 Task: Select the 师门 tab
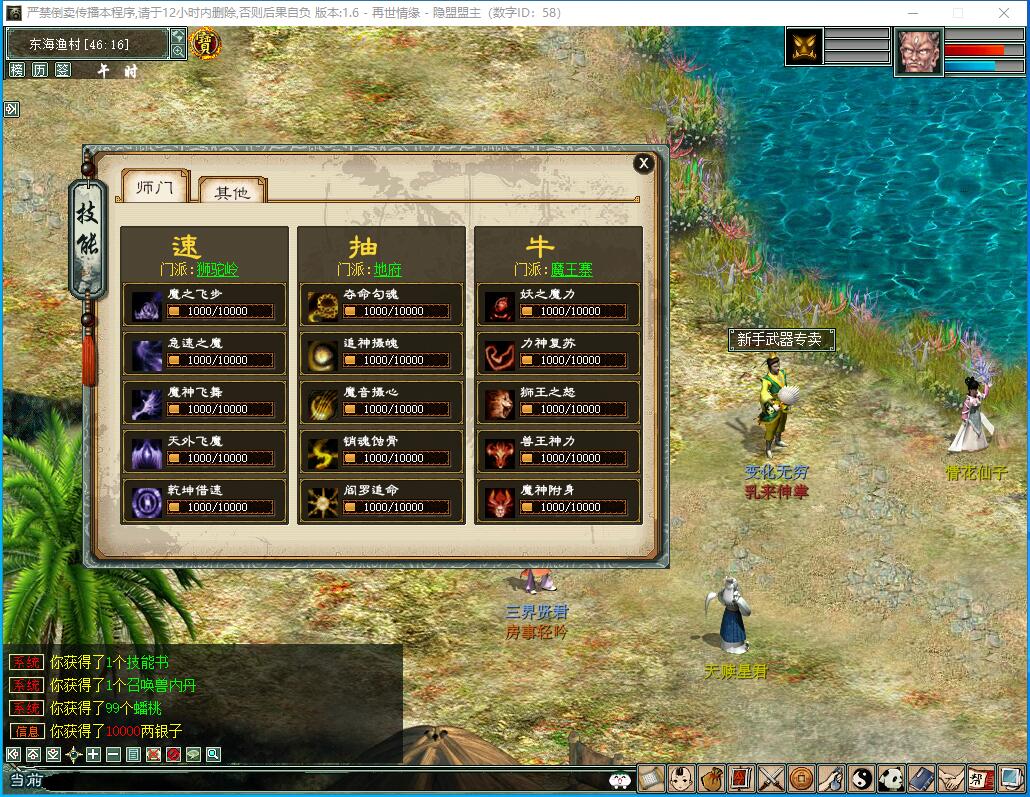tap(155, 187)
